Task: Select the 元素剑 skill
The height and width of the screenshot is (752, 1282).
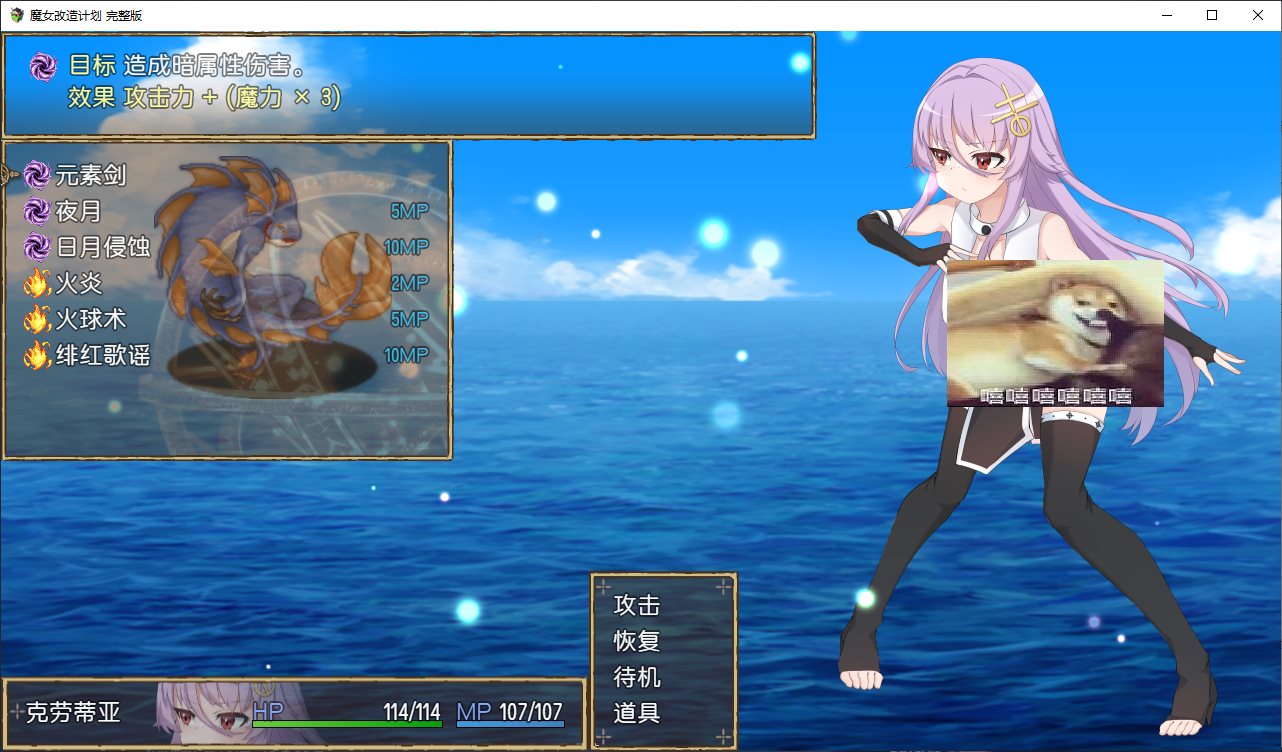Action: (x=91, y=176)
